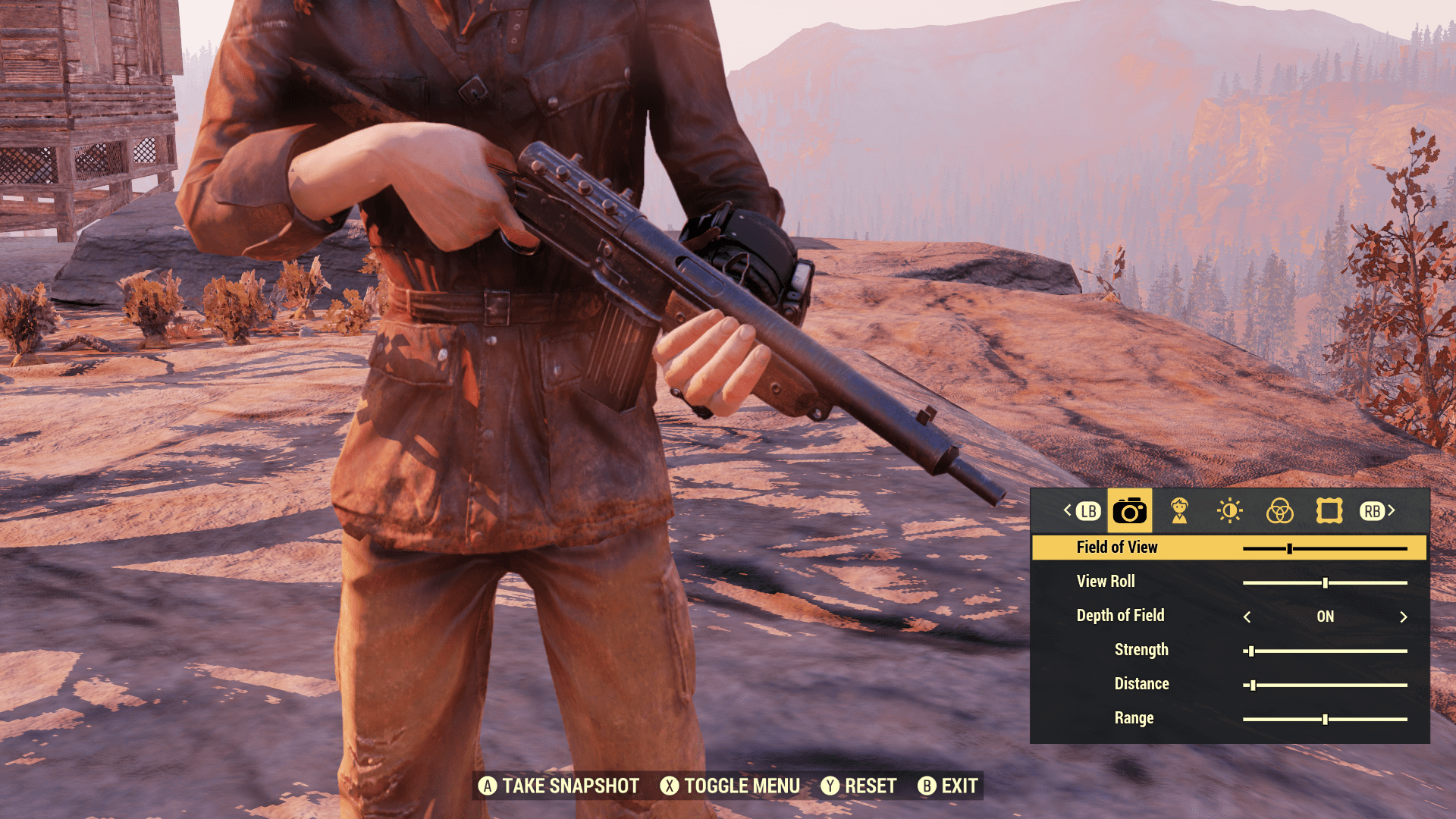Adjust the Field of View slider

tap(1289, 548)
